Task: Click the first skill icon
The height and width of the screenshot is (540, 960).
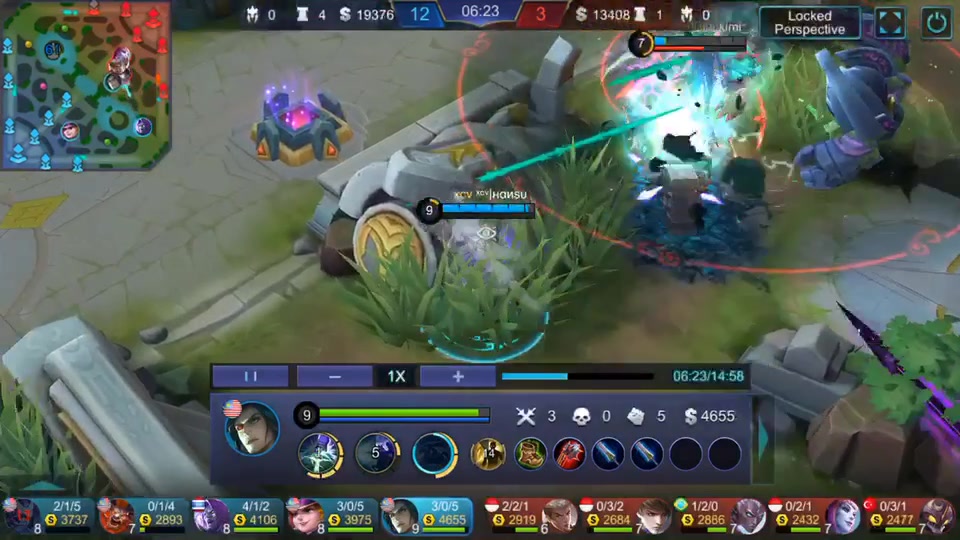Action: pyautogui.click(x=320, y=453)
